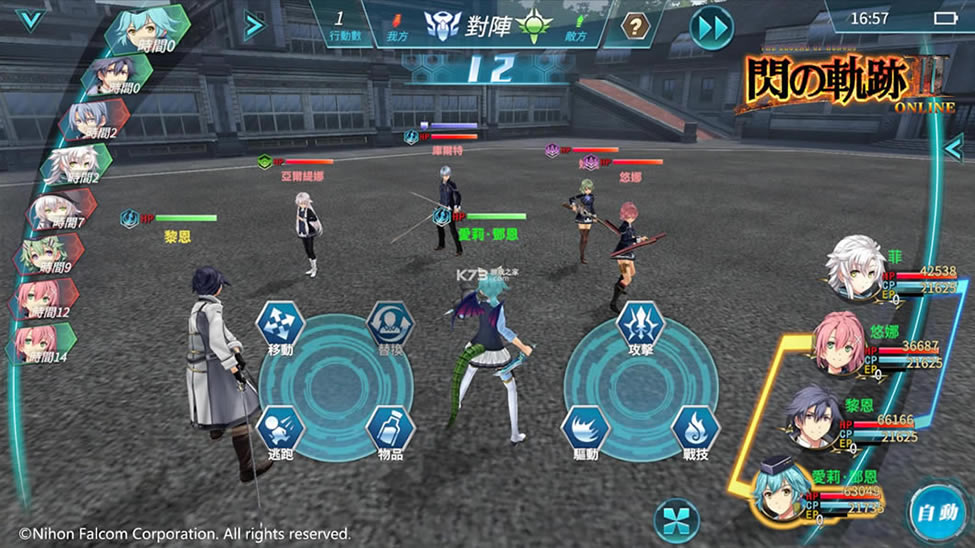The width and height of the screenshot is (975, 548).
Task: Select 愛莉·鄧恩's party portrait
Action: pos(782,490)
